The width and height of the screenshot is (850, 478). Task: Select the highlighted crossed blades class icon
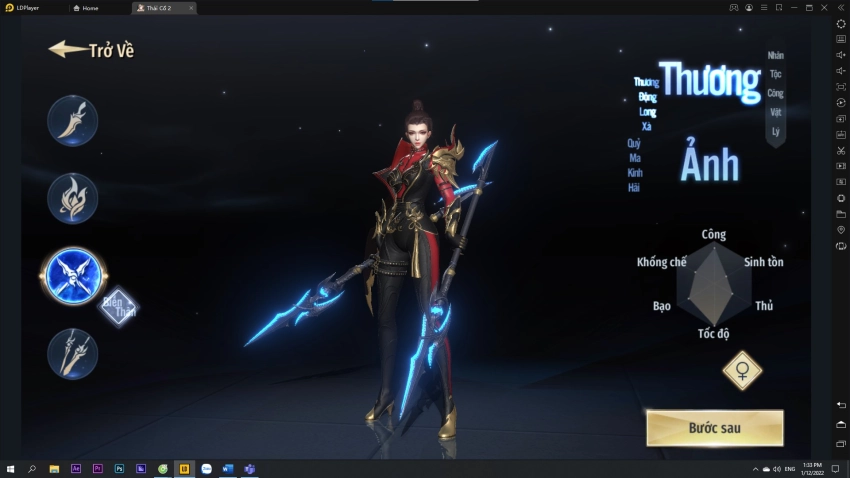73,275
